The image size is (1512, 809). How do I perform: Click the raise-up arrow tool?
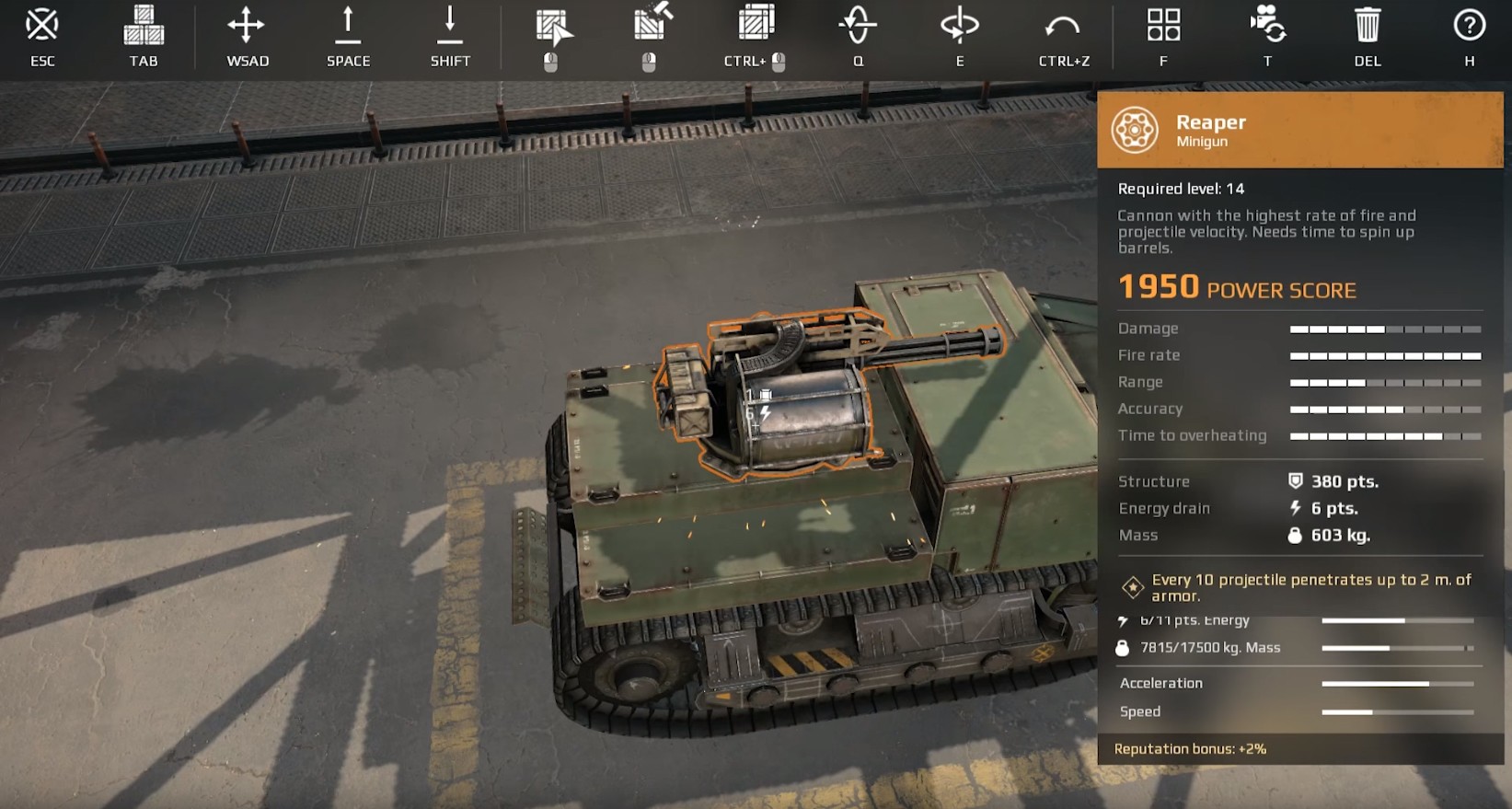tap(348, 26)
